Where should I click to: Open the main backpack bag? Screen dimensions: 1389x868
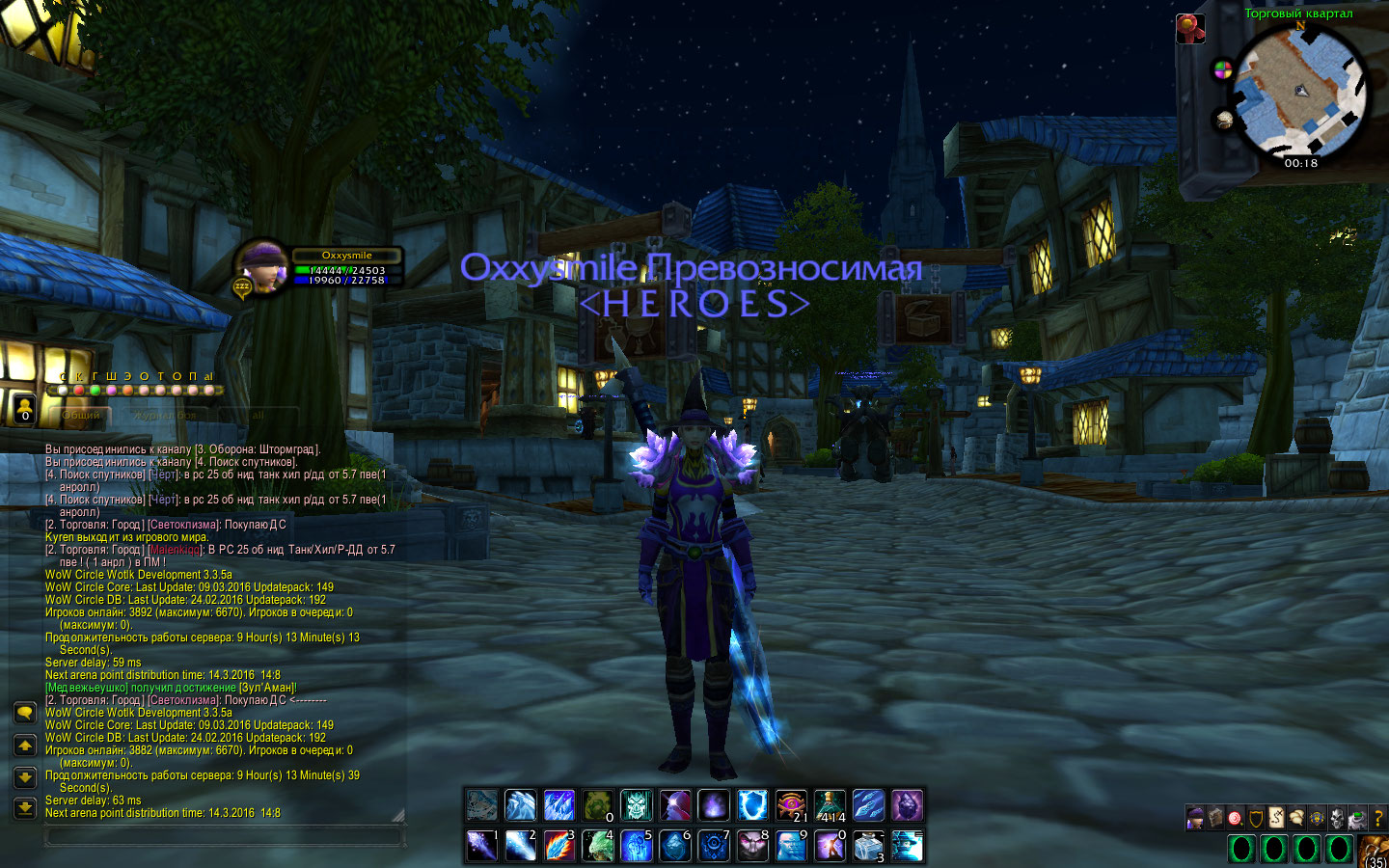1375,853
